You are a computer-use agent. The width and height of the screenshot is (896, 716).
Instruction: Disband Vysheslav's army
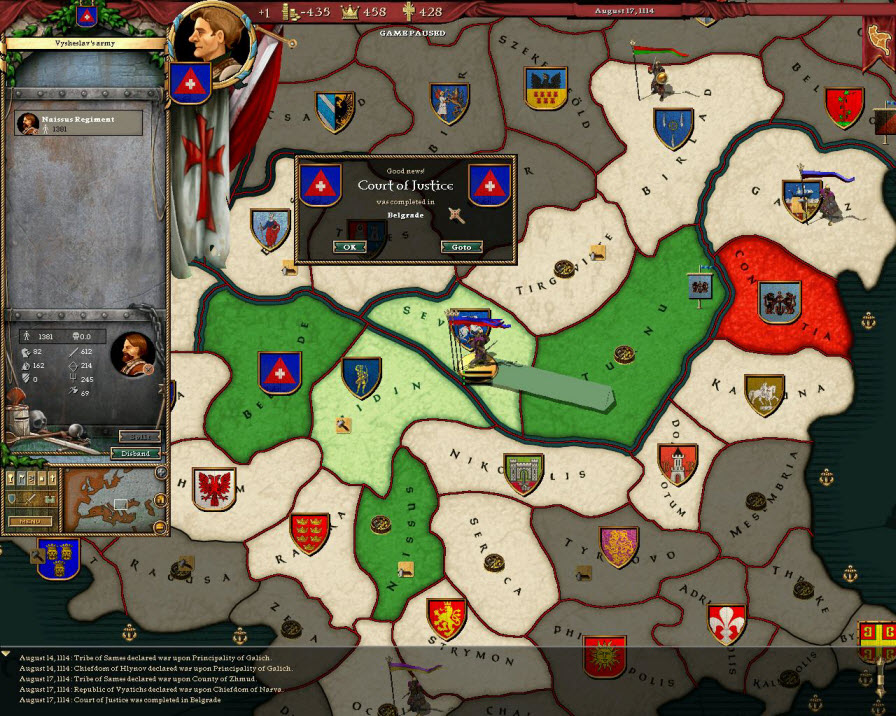tap(135, 453)
